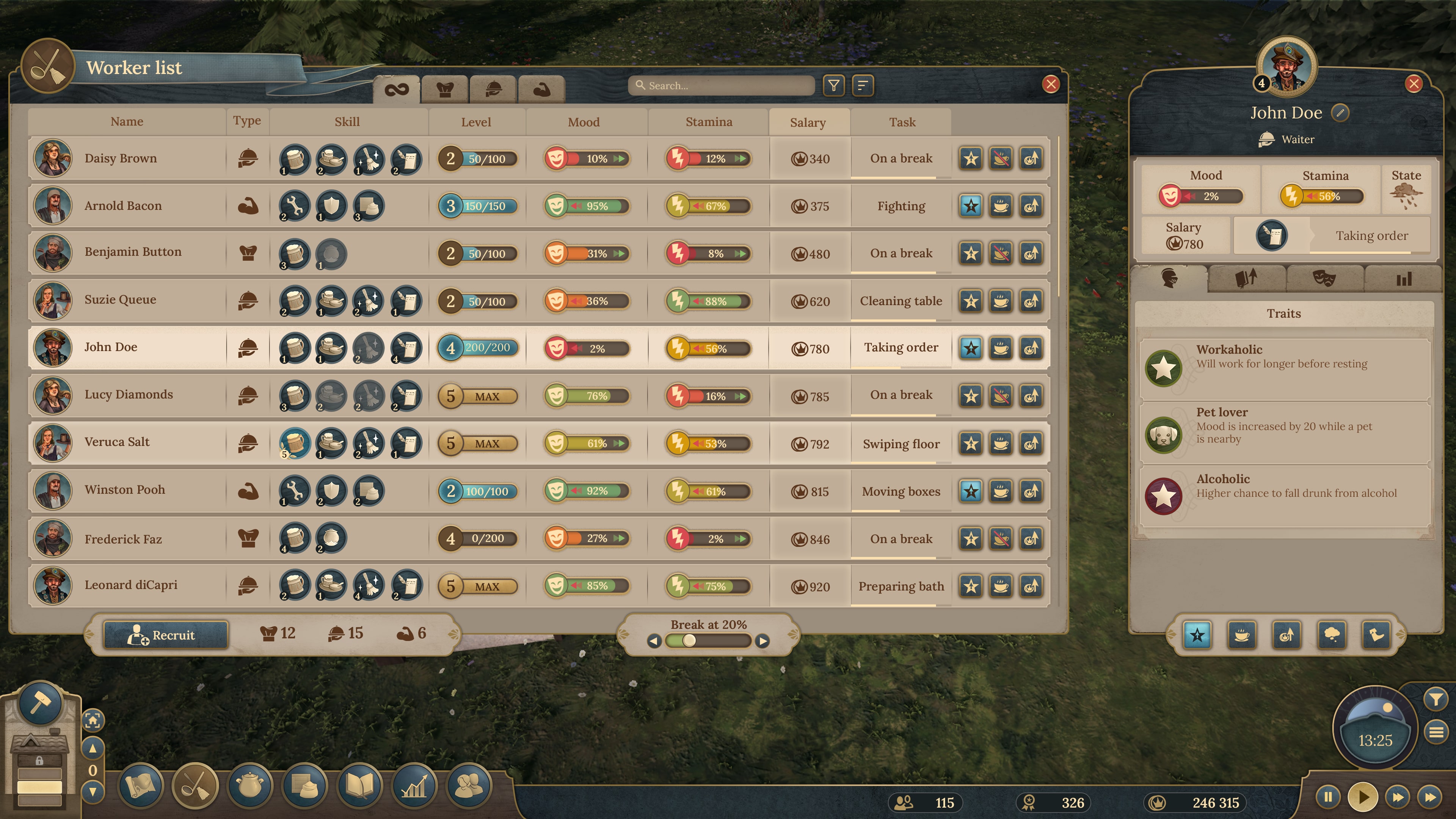Raise Frederick Faz's salary with the increase button
1456x819 pixels.
1031,539
